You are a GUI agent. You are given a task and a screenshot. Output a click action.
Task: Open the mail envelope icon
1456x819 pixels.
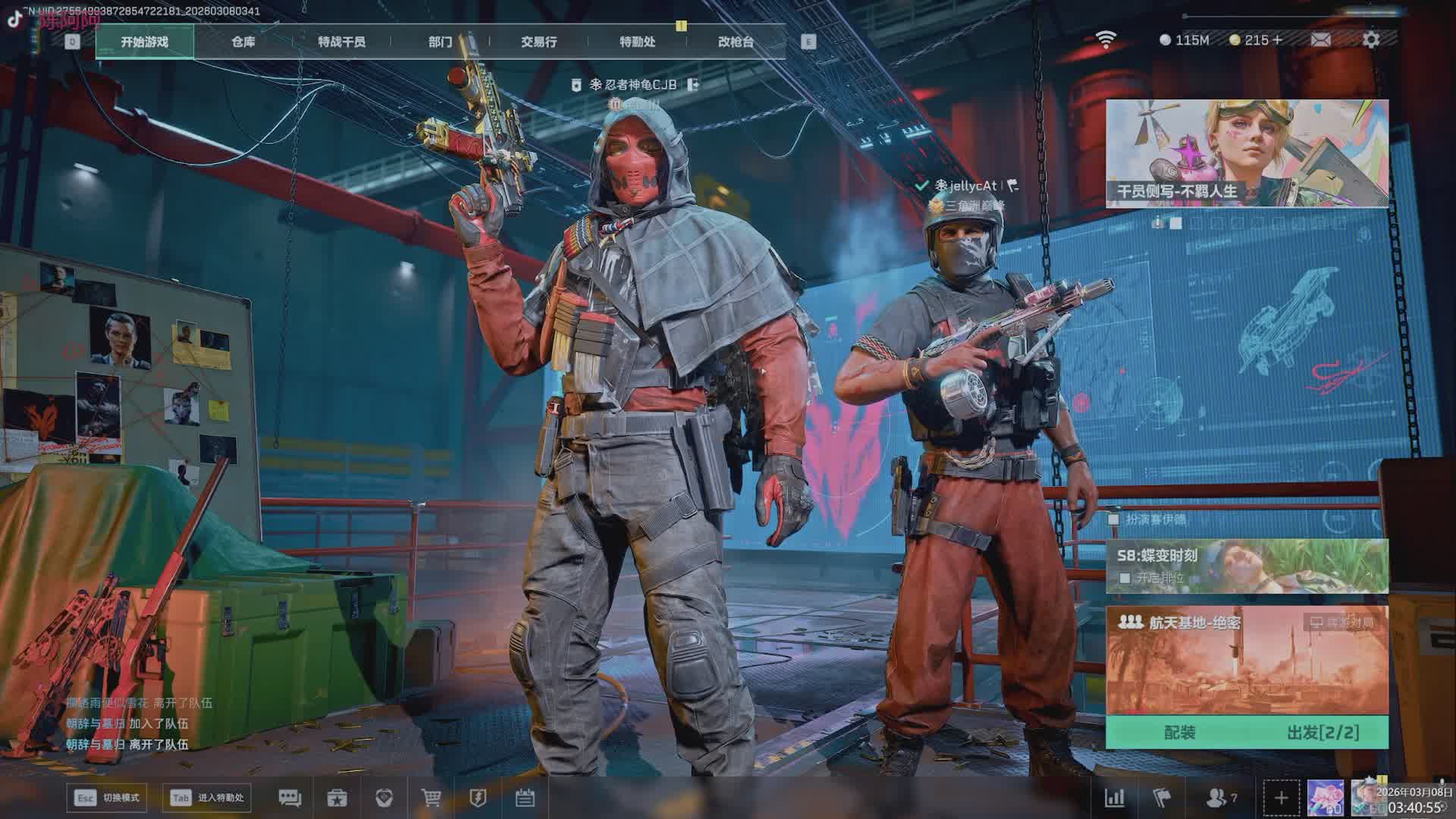coord(1320,39)
